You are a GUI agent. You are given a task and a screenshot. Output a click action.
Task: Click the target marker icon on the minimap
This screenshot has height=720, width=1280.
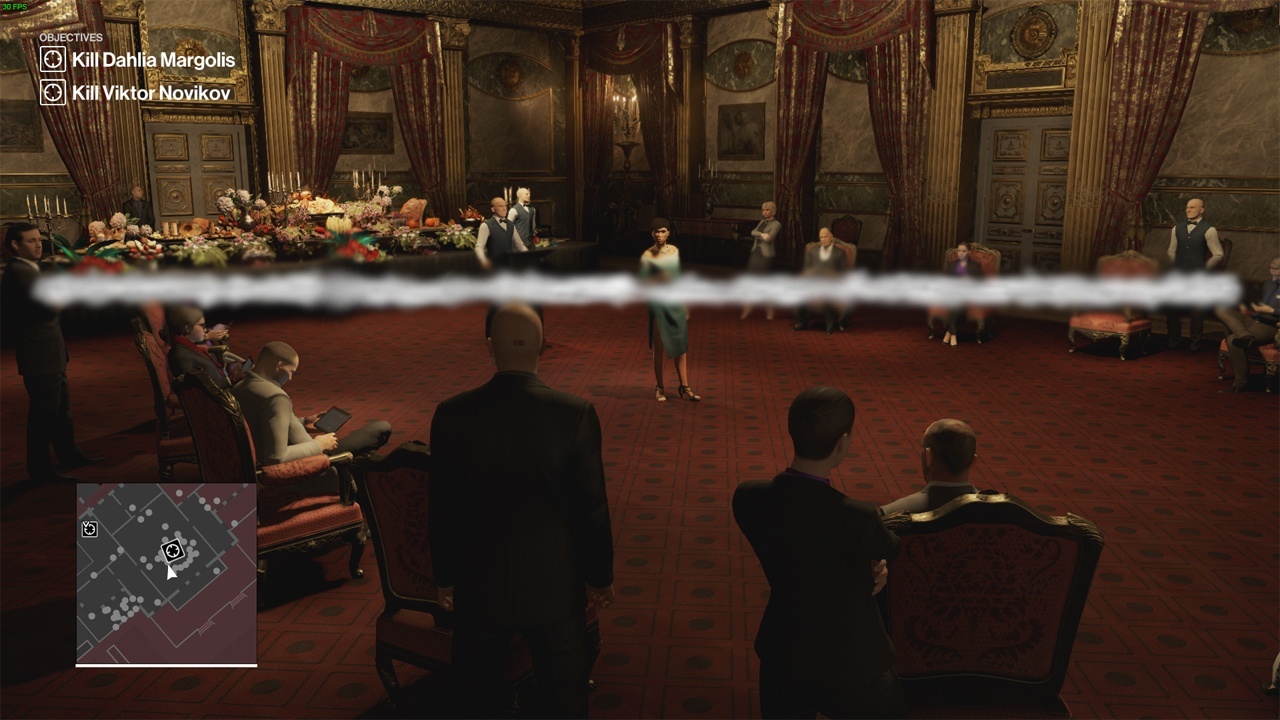[172, 549]
